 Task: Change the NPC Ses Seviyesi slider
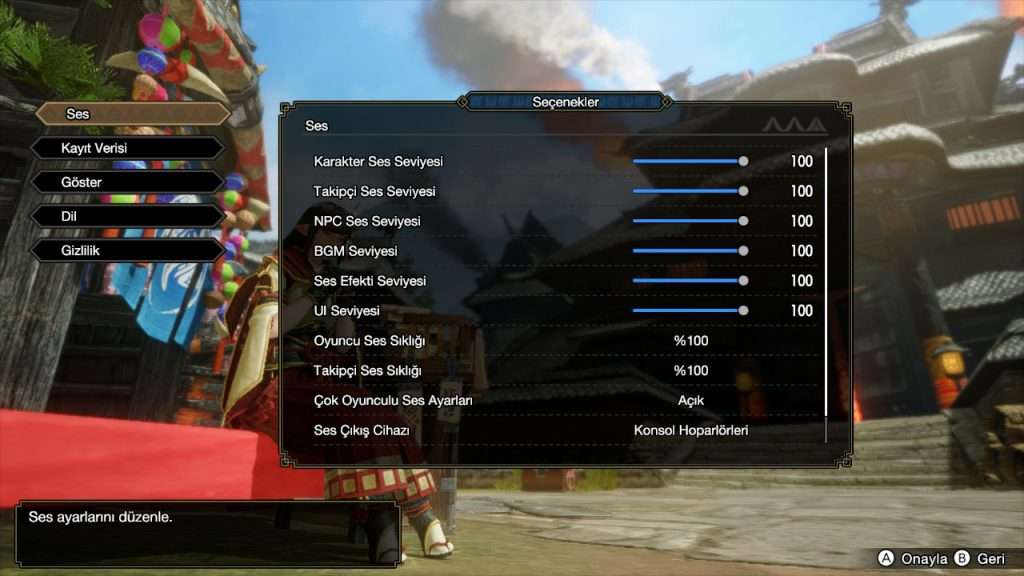689,221
